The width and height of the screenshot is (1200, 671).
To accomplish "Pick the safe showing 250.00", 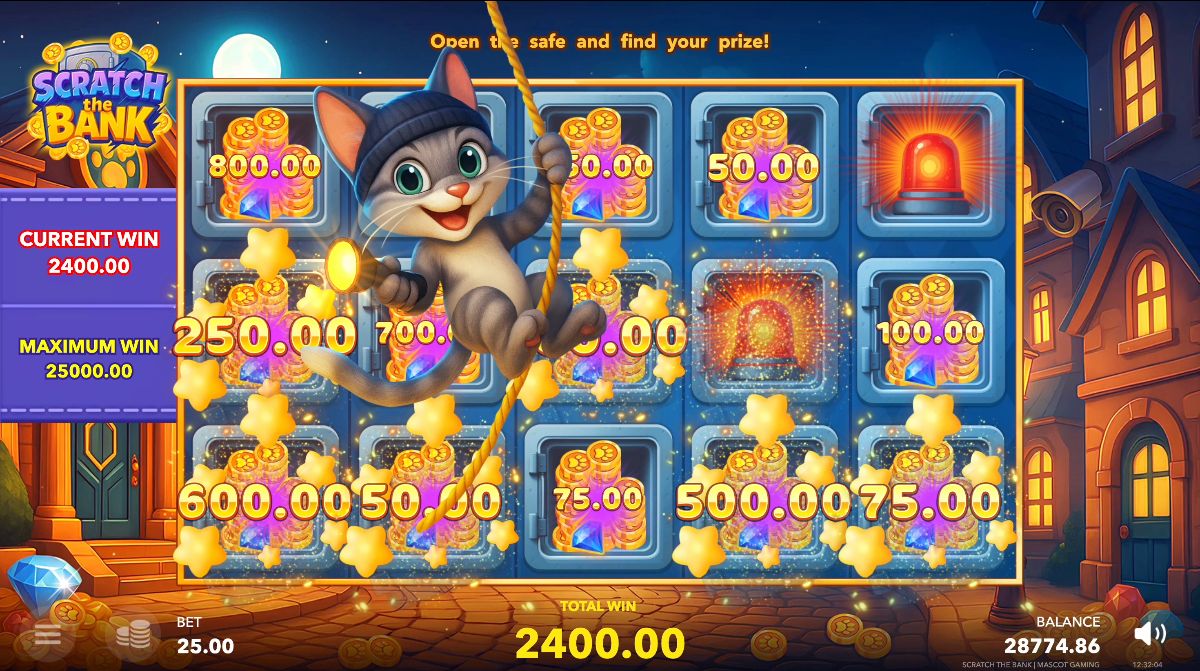I will click(265, 335).
